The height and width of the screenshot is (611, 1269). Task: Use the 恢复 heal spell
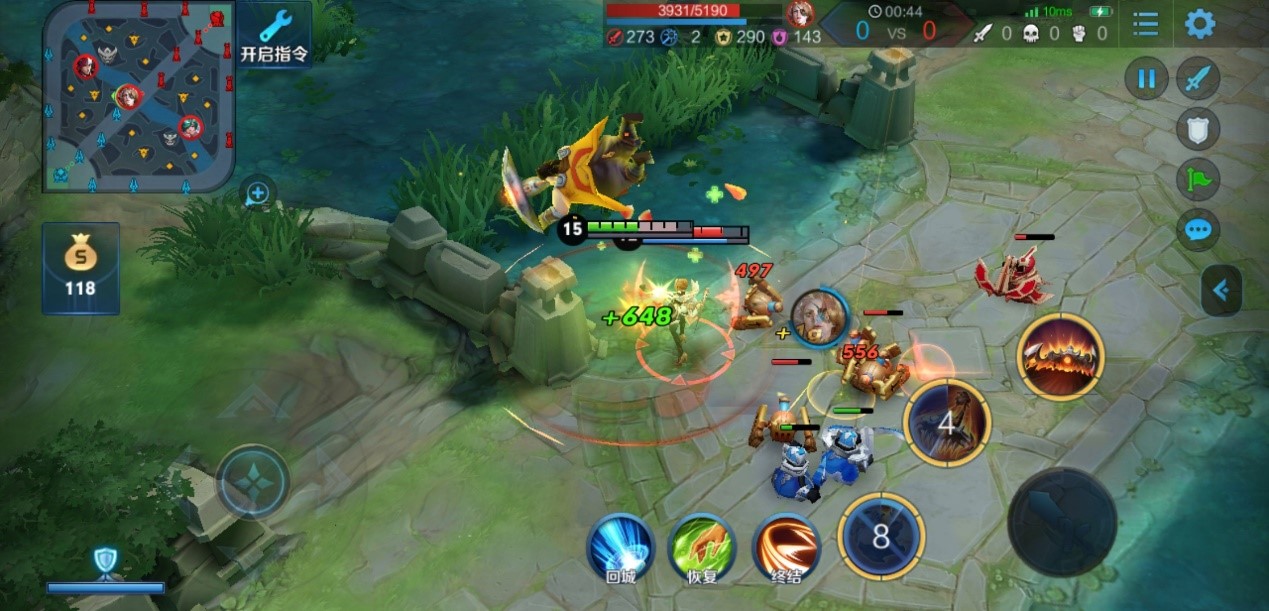(x=701, y=546)
